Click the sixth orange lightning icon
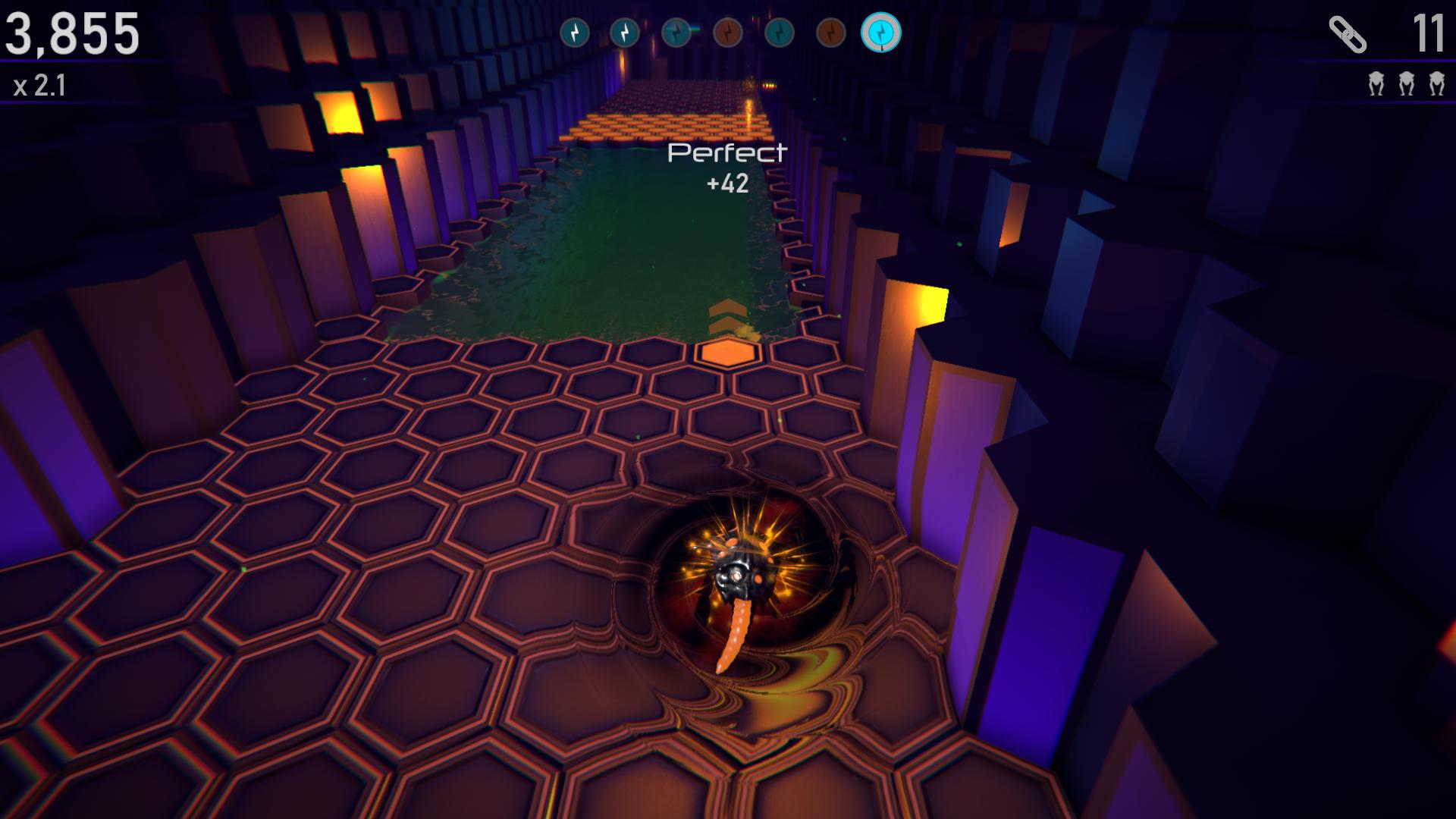Screen dimensions: 1456x819 (830, 32)
